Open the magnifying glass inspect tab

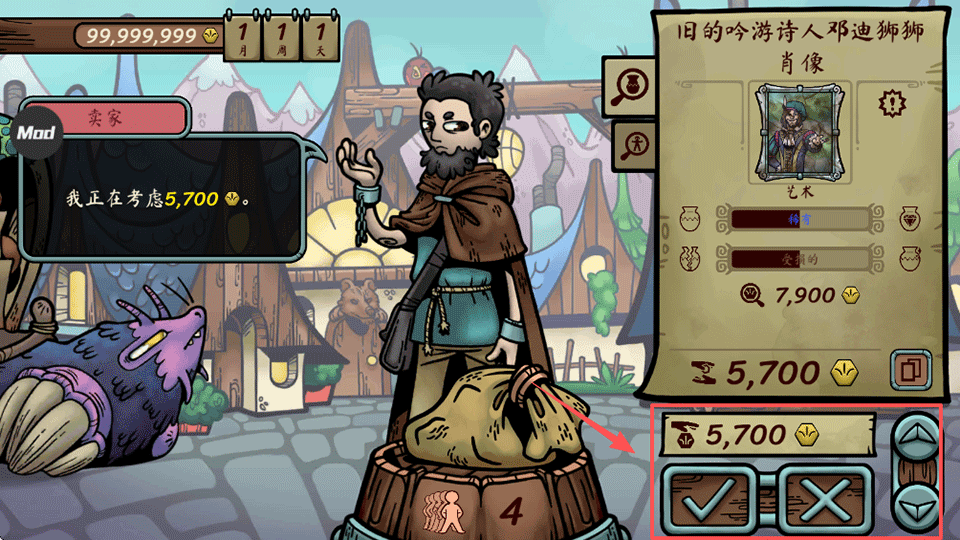(628, 87)
